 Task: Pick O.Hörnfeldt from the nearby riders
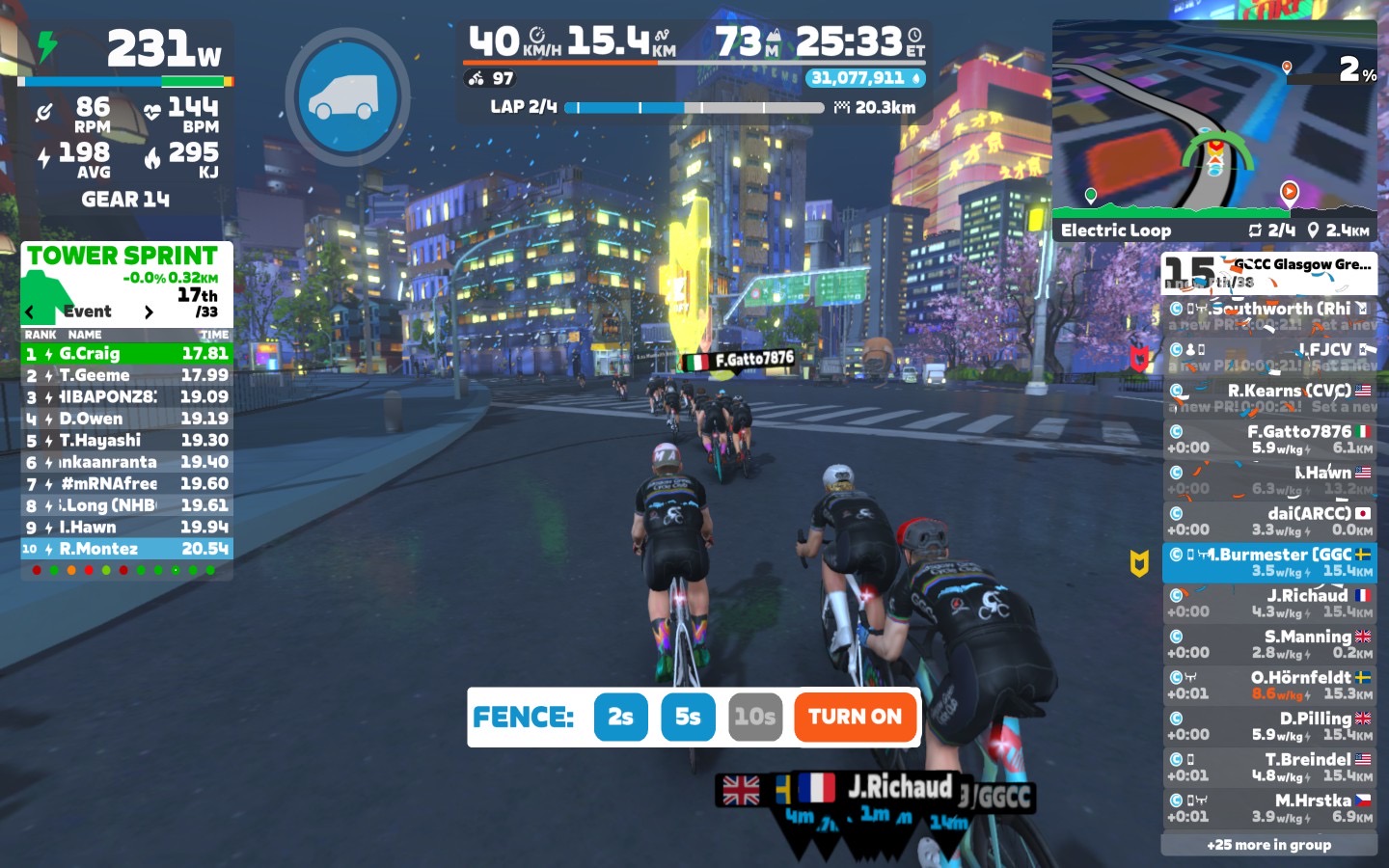[x=1268, y=685]
